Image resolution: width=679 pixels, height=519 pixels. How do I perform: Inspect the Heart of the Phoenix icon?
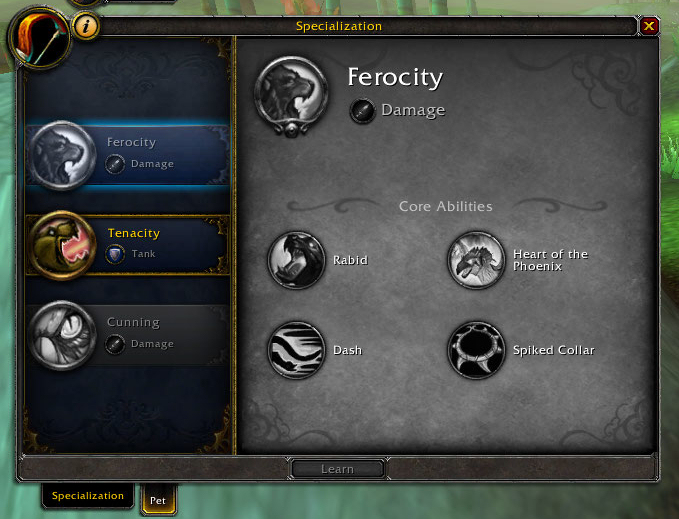(476, 260)
